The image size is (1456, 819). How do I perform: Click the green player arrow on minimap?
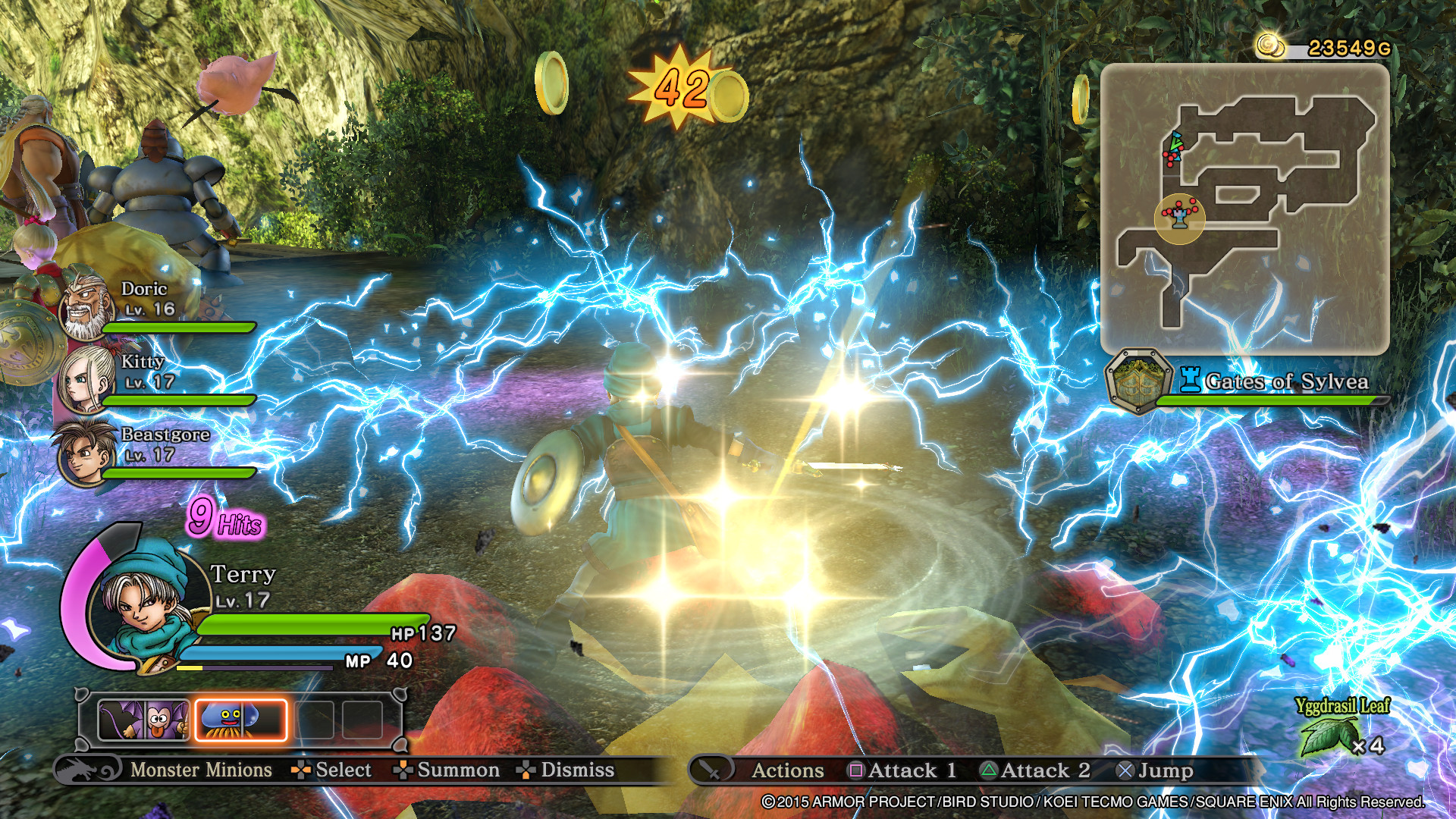pyautogui.click(x=1176, y=142)
